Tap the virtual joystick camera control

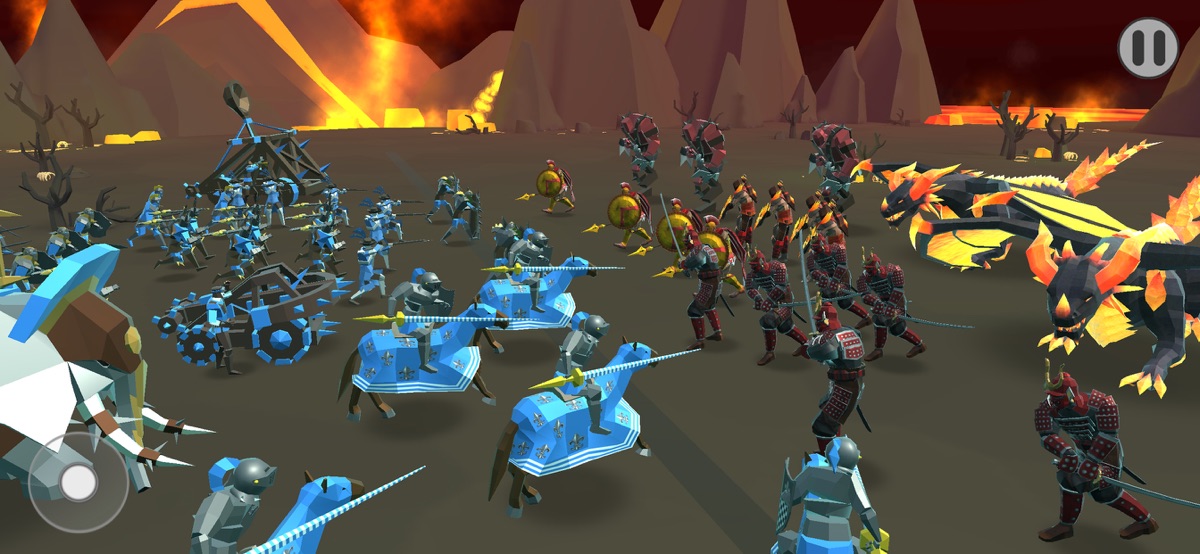coord(78,483)
